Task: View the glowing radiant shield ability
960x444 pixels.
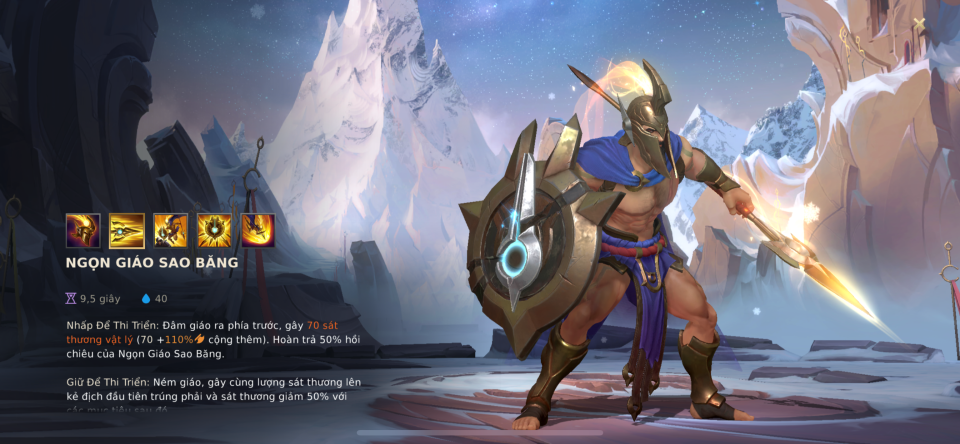Action: pyautogui.click(x=214, y=231)
